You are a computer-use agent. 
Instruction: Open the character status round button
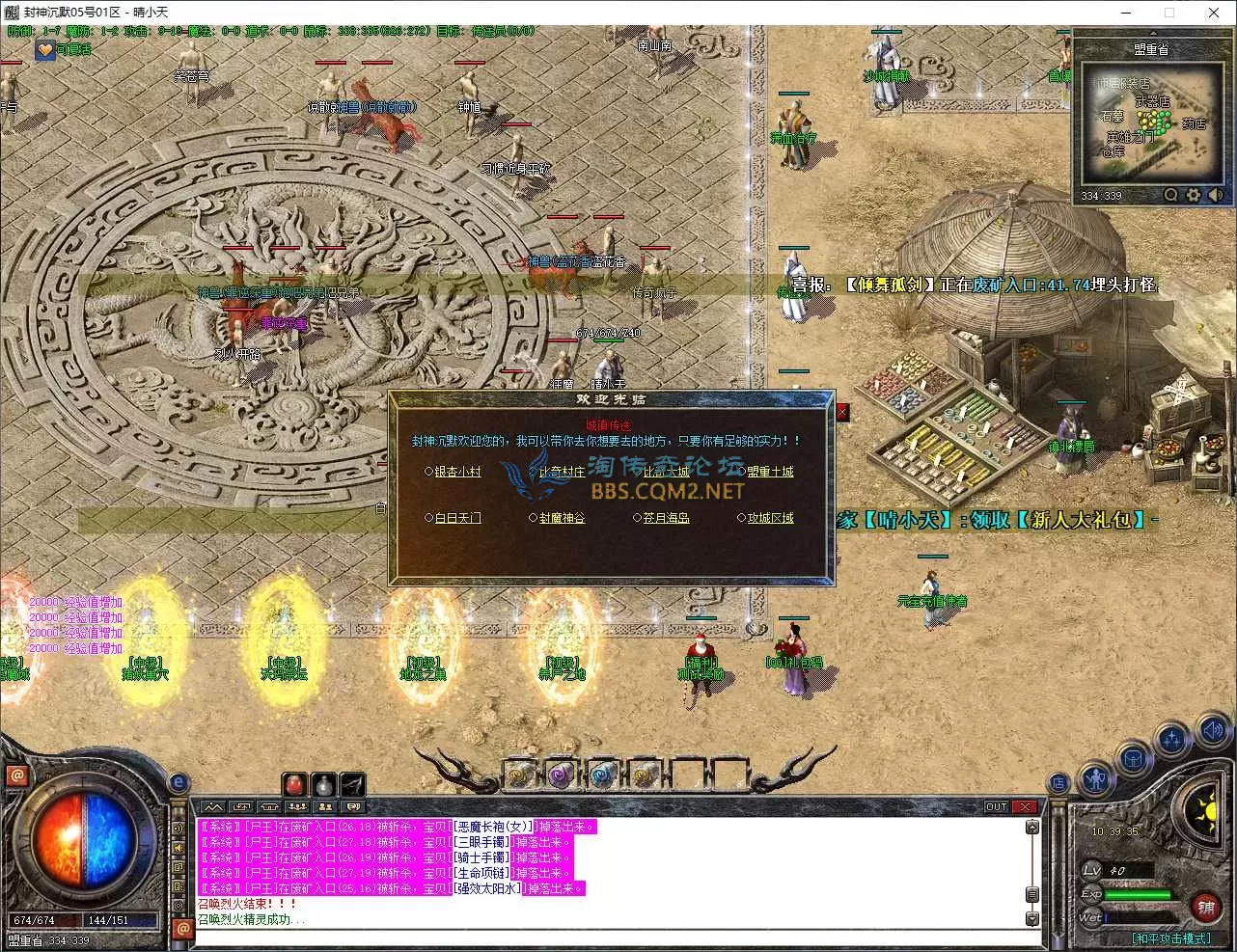[1095, 777]
